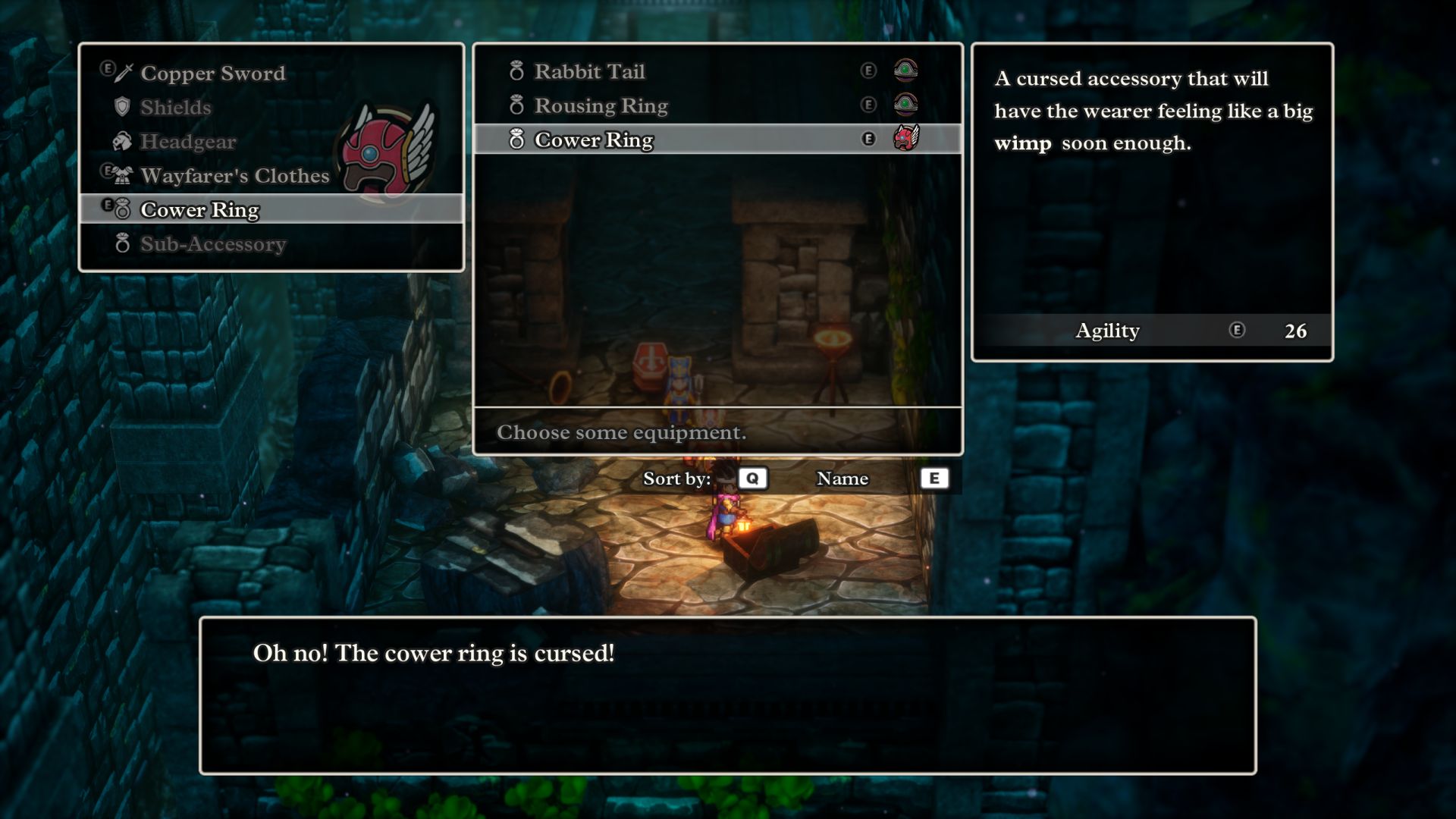Change the Sort by Name option
This screenshot has width=1456, height=819.
click(x=842, y=479)
